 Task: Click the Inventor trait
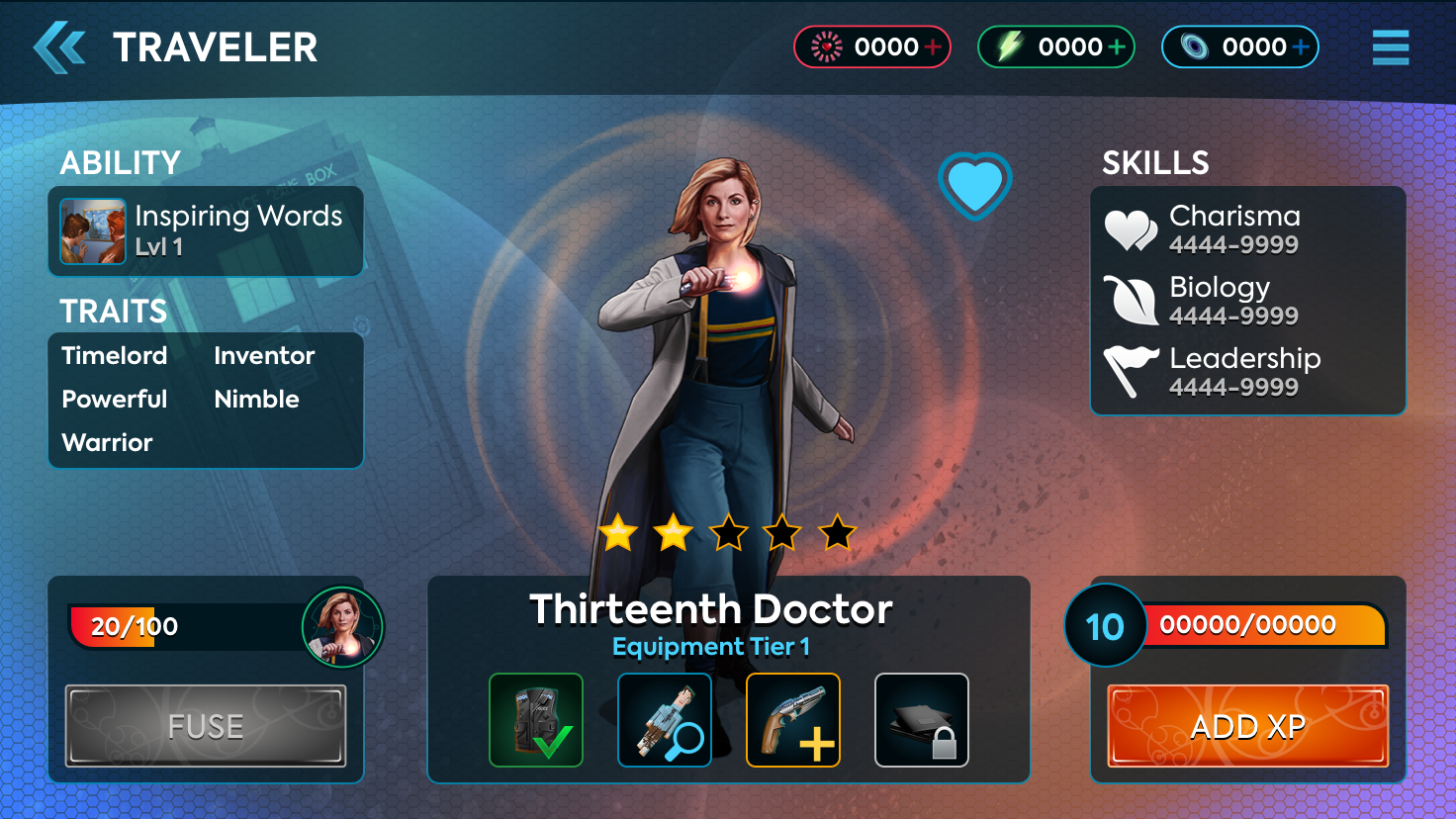pyautogui.click(x=264, y=356)
